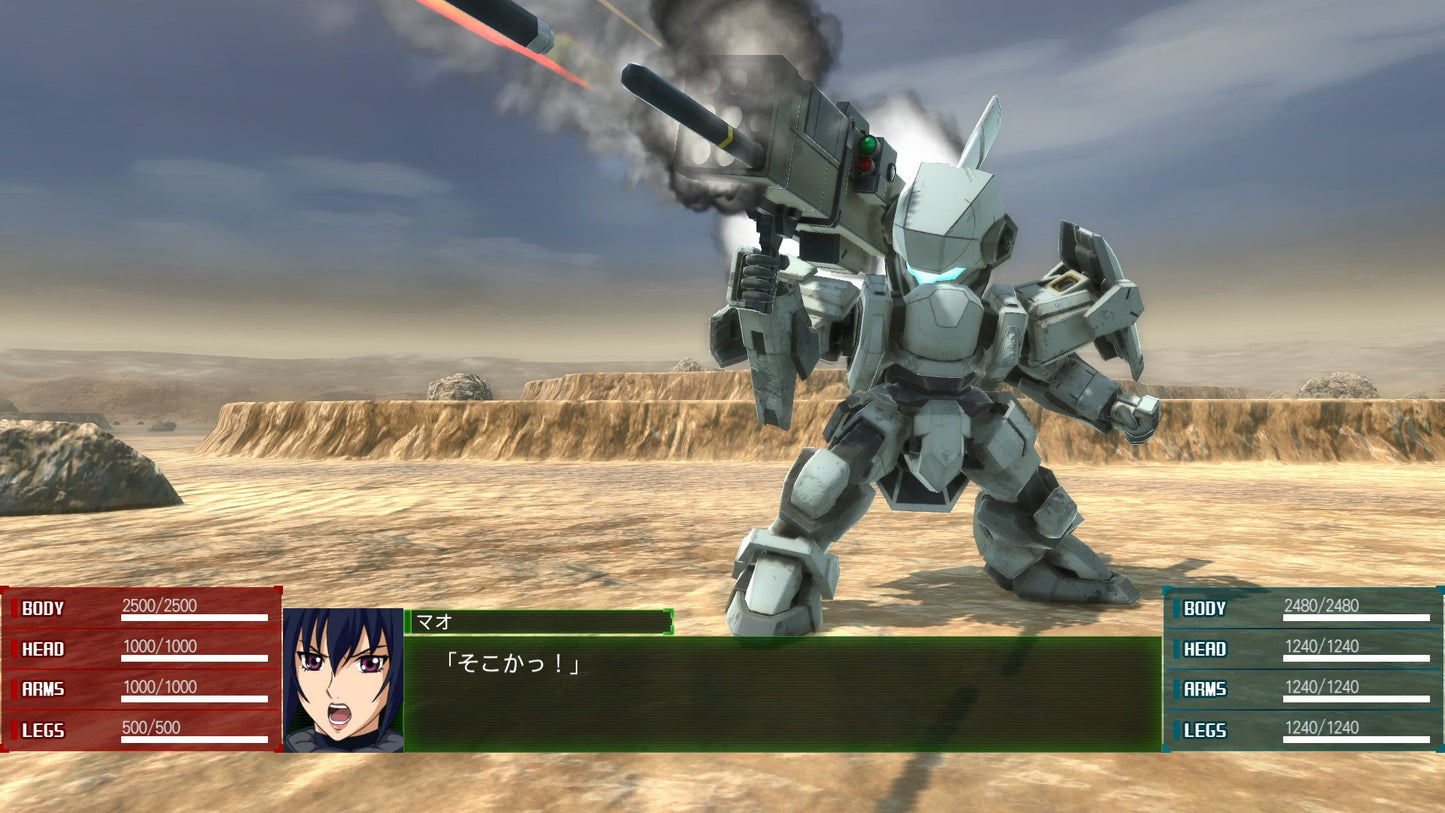Image resolution: width=1445 pixels, height=813 pixels.
Task: Click the red panel's LEGS health bar
Action: click(195, 741)
